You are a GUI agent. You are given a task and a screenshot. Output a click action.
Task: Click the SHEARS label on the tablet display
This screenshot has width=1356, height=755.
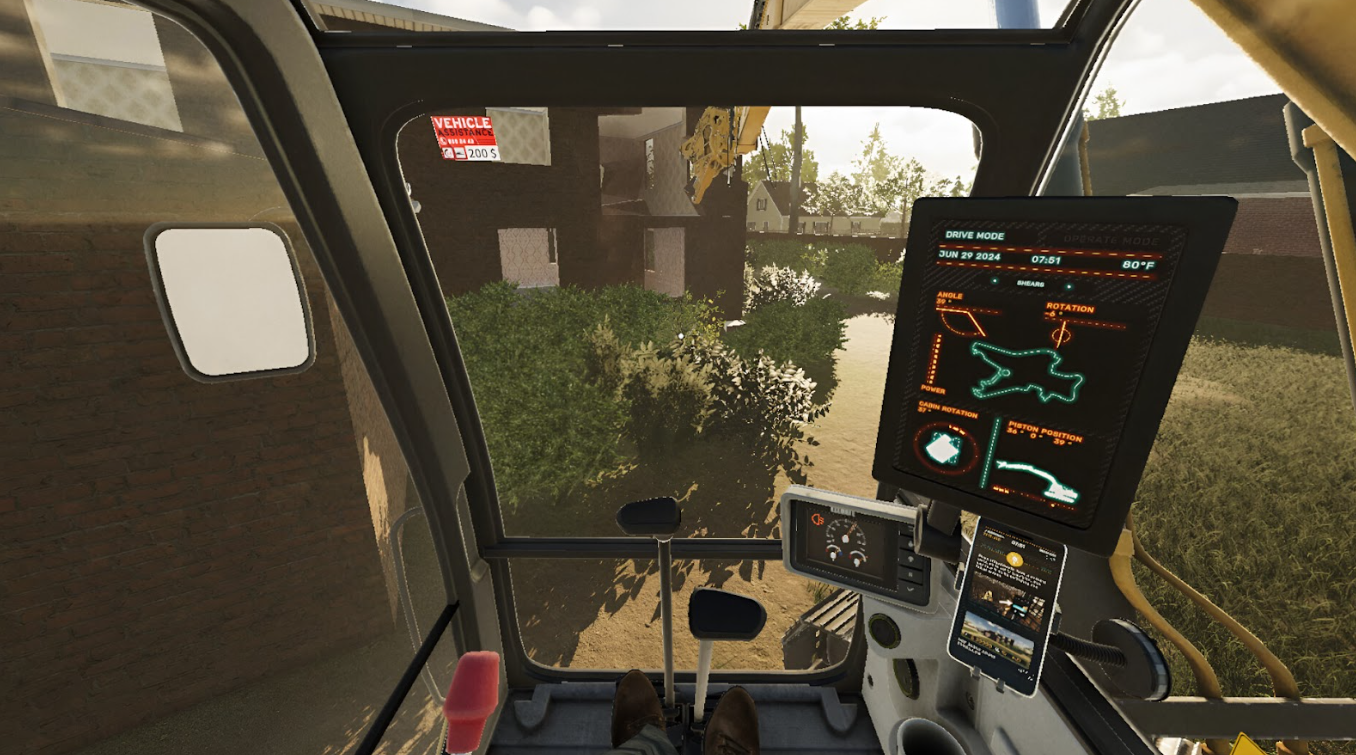pyautogui.click(x=1030, y=284)
